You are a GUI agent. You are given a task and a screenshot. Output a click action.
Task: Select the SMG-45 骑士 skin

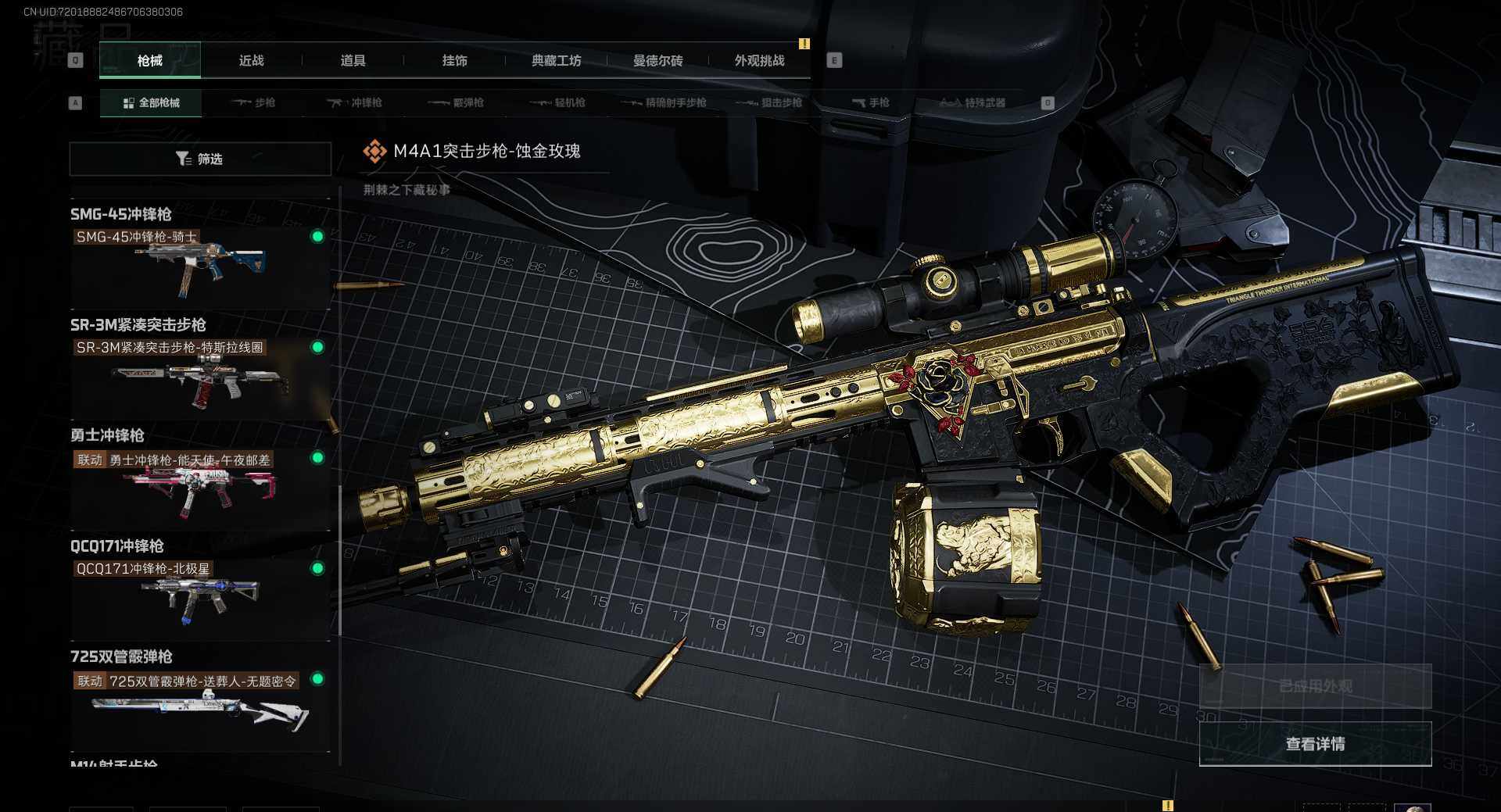pyautogui.click(x=199, y=263)
